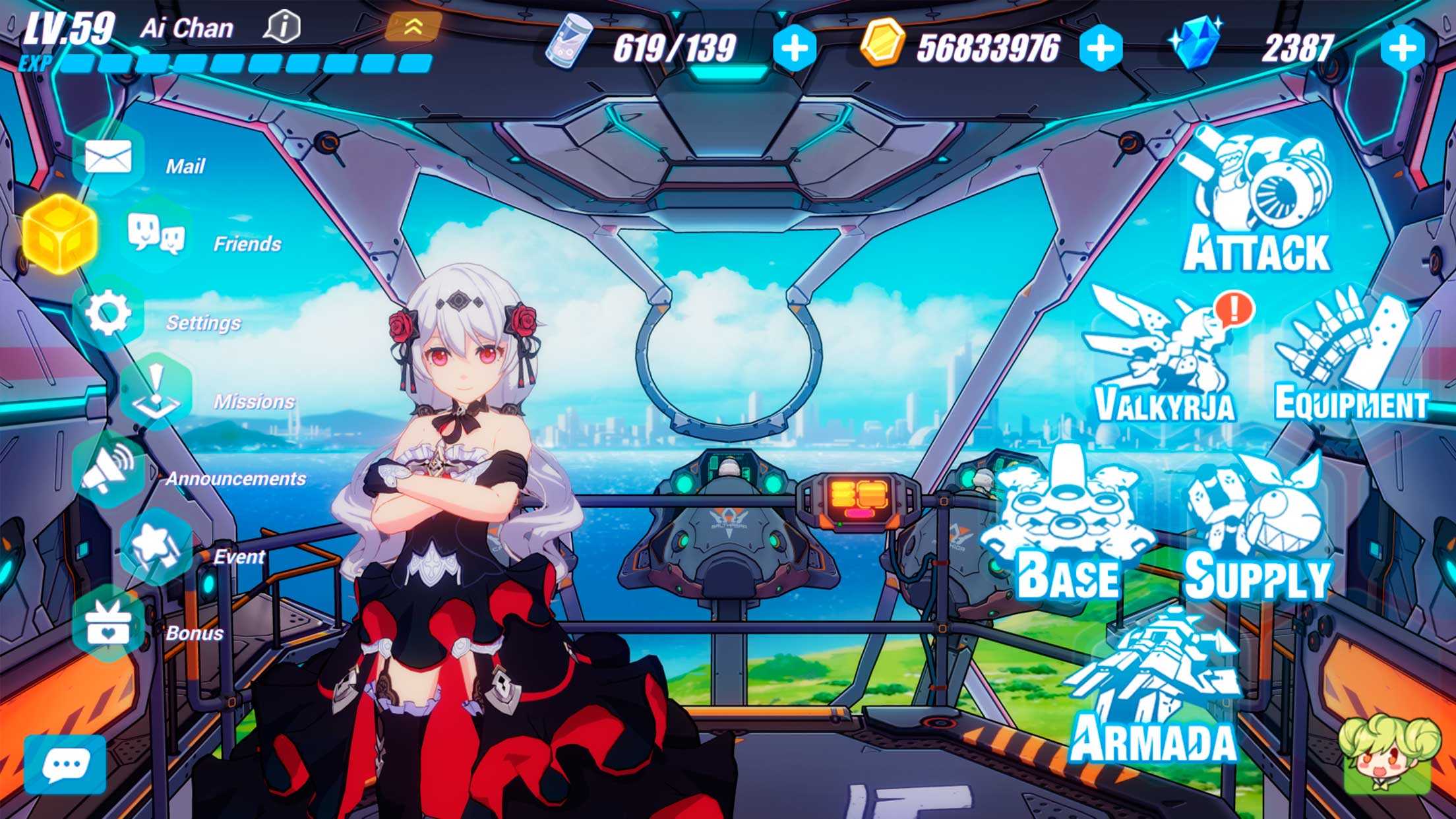Add gold coins using the plus button
This screenshot has width=1456, height=819.
coord(1101,47)
